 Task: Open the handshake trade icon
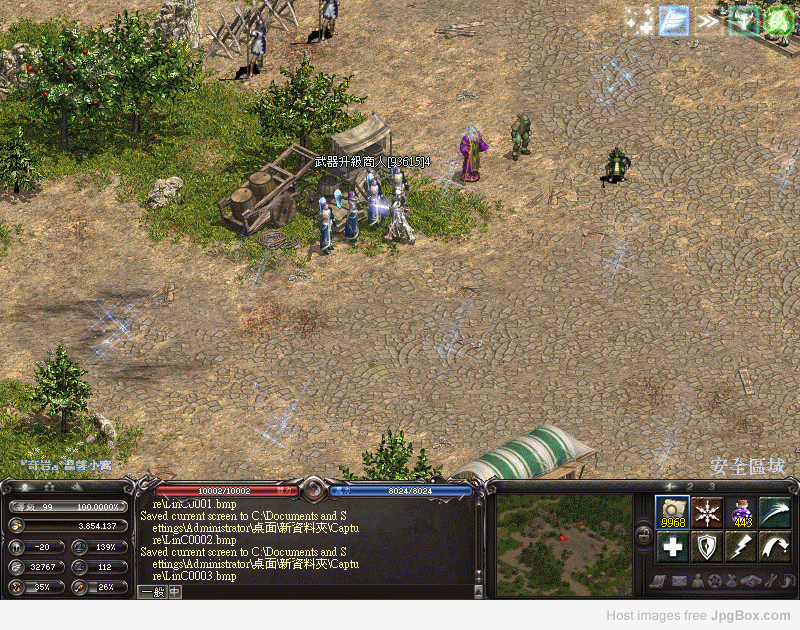point(751,580)
